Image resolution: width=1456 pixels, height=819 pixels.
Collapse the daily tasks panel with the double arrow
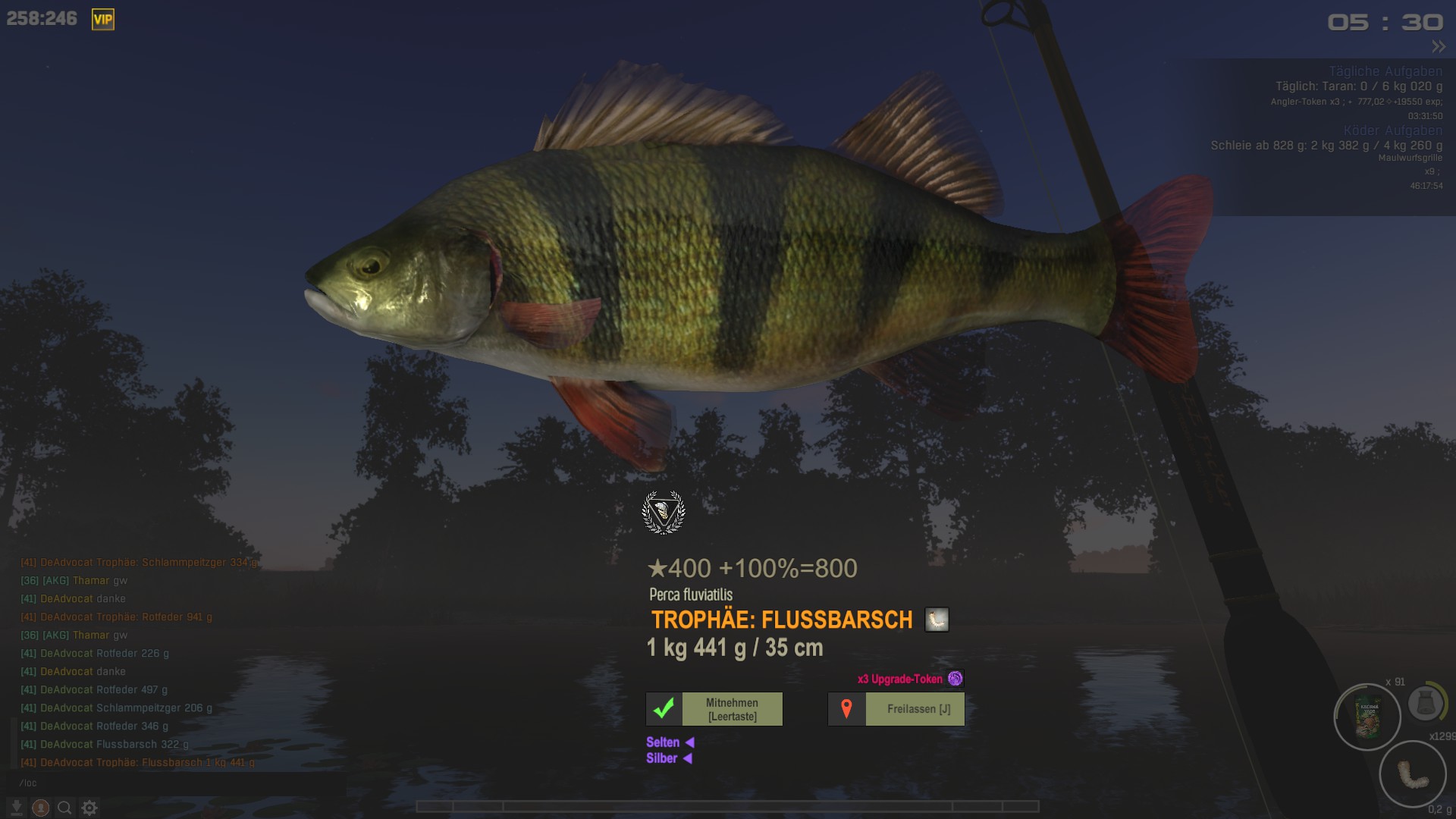tap(1438, 47)
